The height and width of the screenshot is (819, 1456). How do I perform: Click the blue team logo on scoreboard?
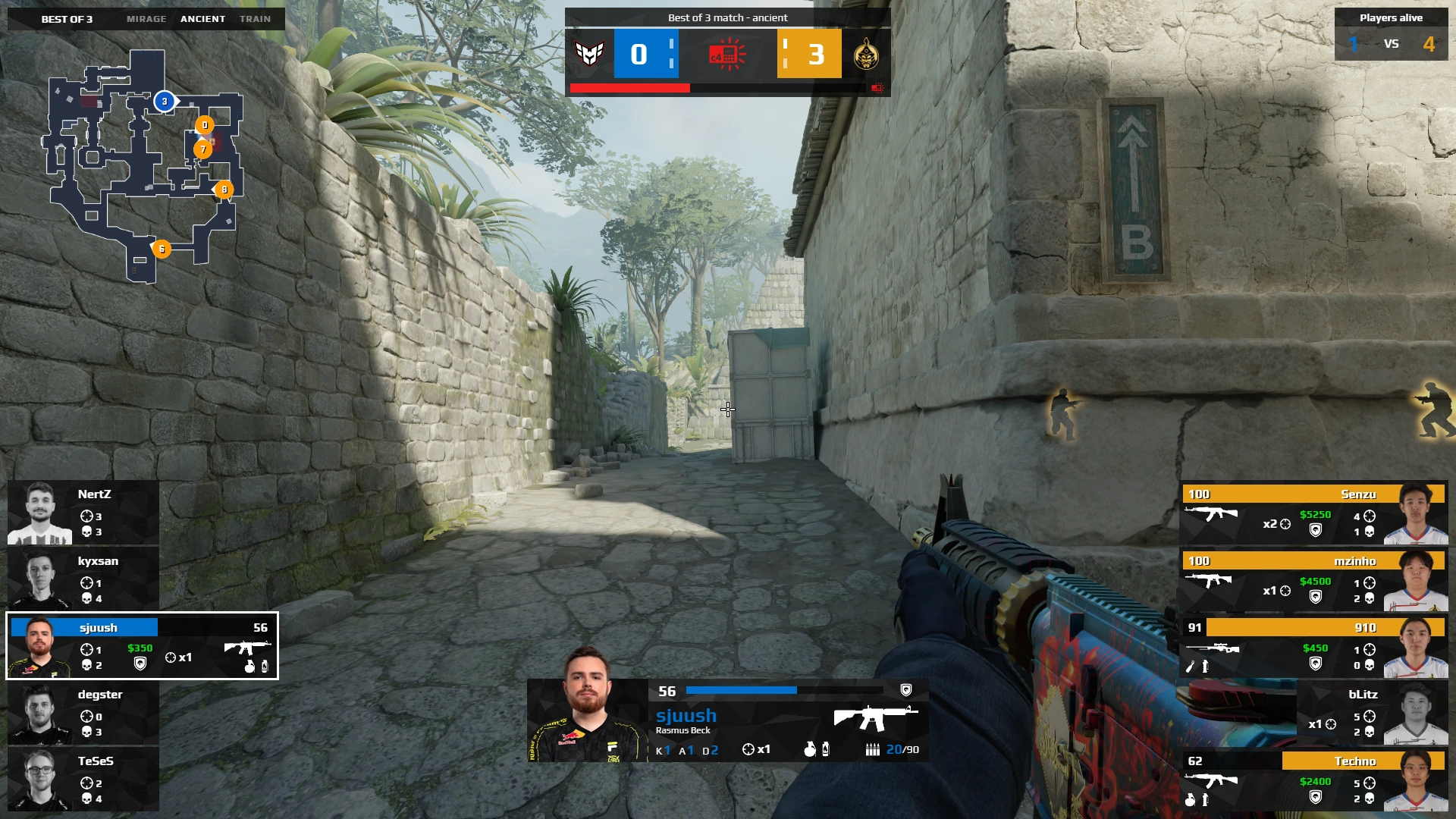589,54
